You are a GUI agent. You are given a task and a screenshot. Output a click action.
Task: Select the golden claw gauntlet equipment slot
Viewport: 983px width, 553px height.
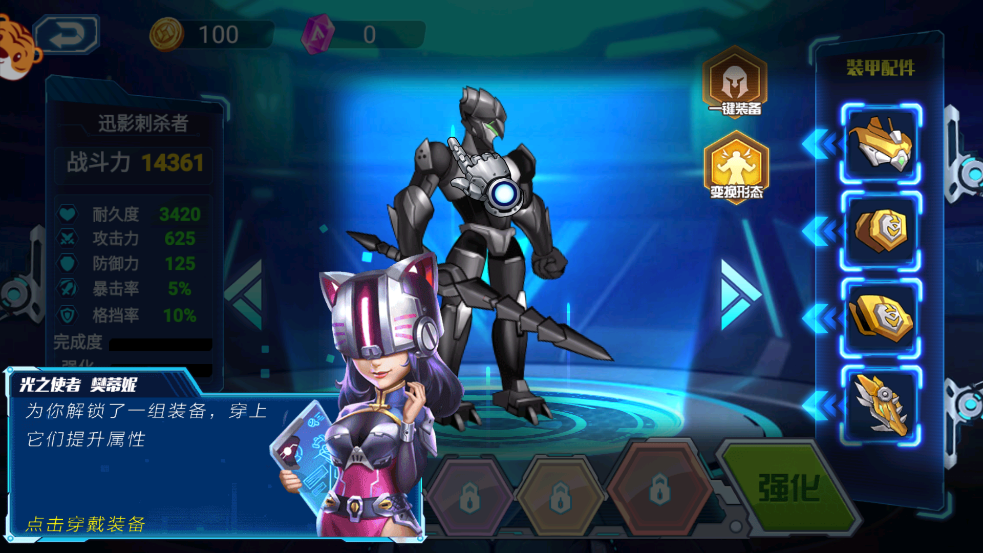[881, 405]
